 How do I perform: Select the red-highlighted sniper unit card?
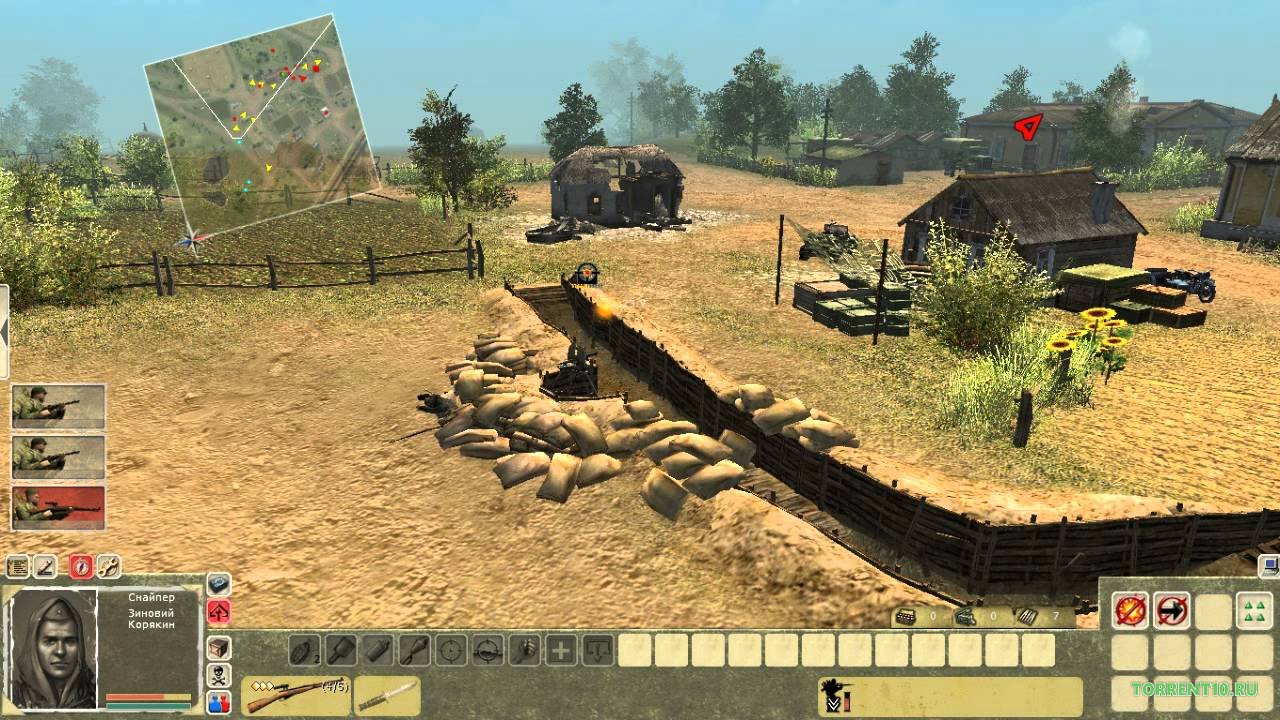click(x=58, y=507)
